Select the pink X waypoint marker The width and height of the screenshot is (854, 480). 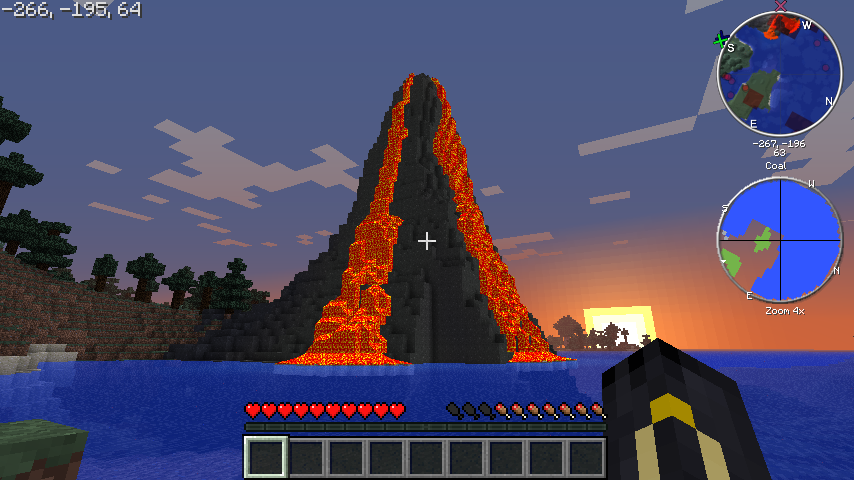tap(781, 6)
